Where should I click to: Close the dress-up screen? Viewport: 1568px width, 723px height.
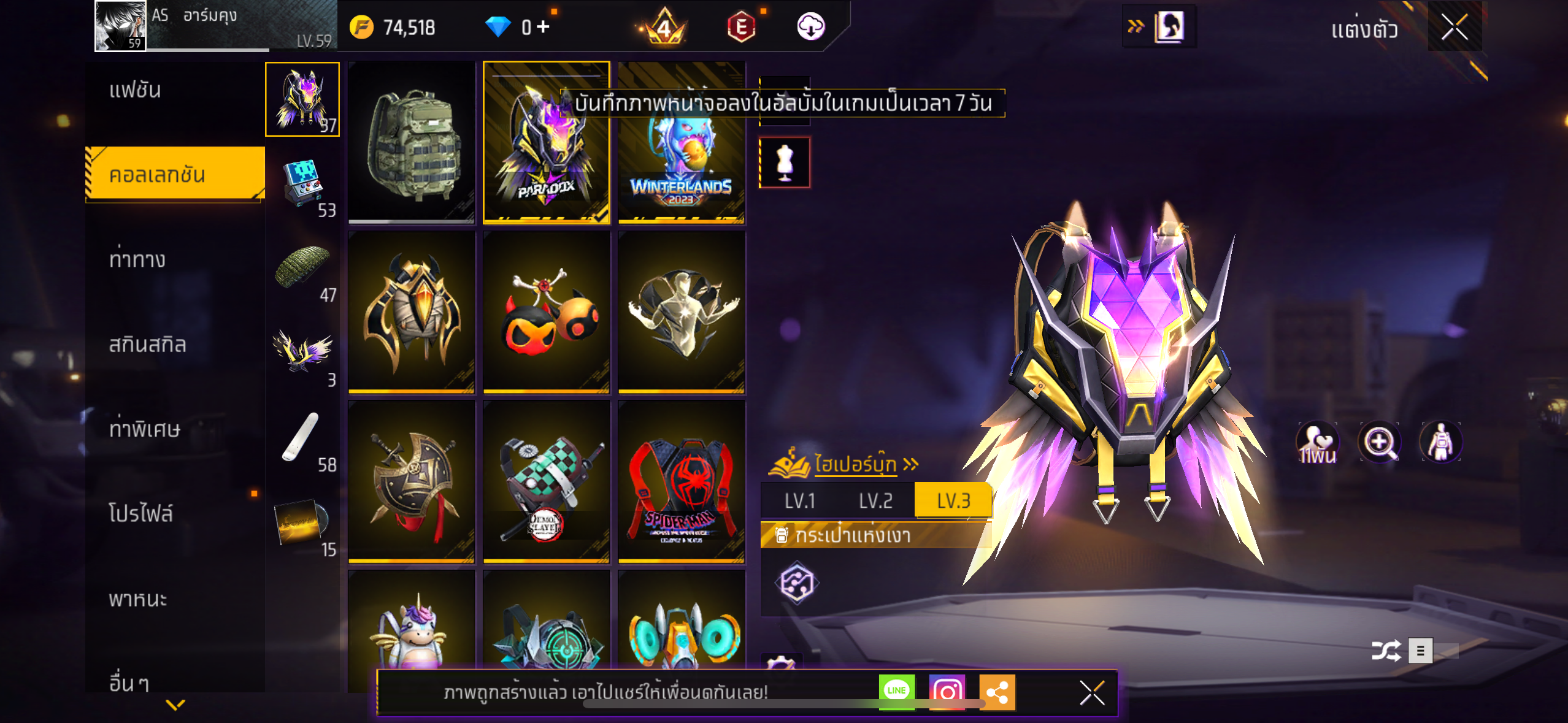click(x=1454, y=28)
